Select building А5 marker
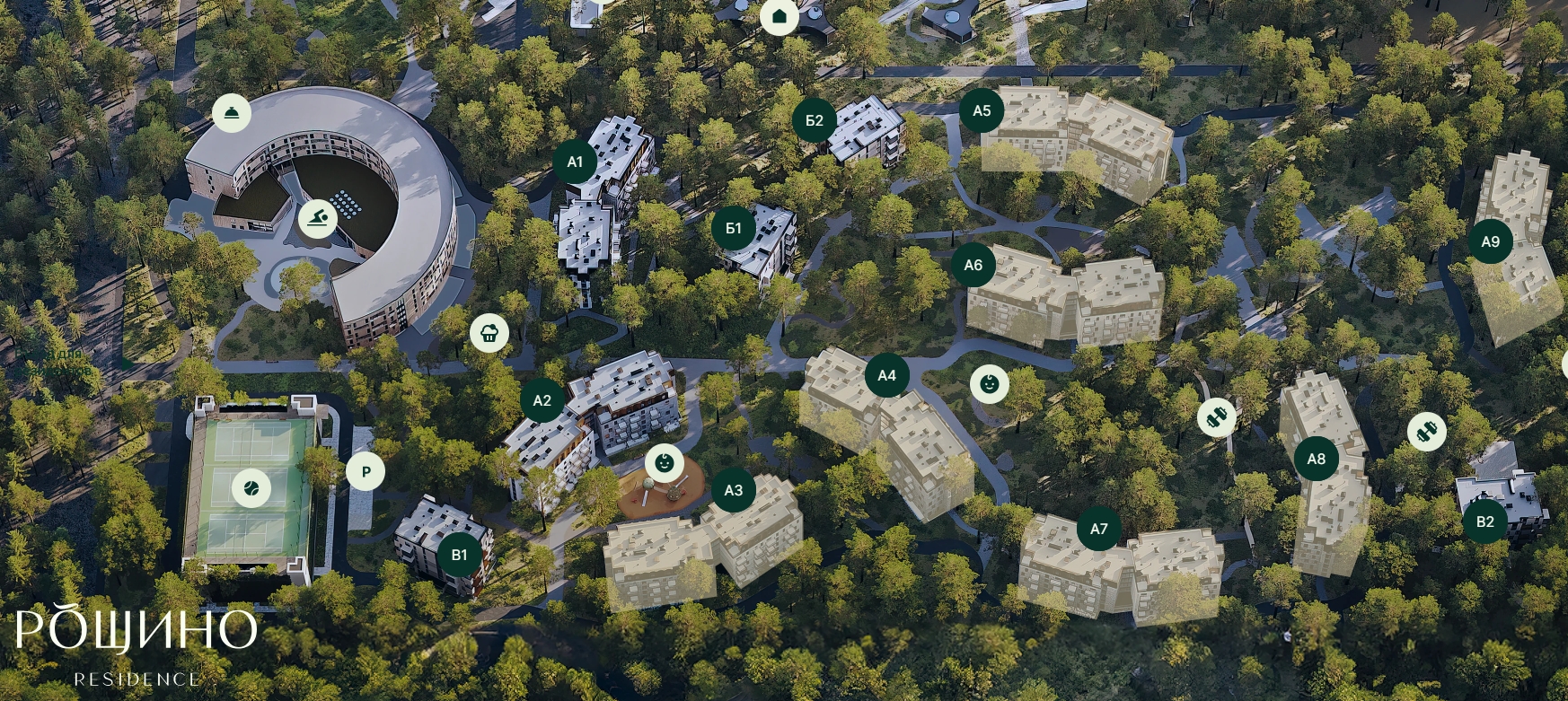This screenshot has width=1568, height=701. tap(982, 110)
